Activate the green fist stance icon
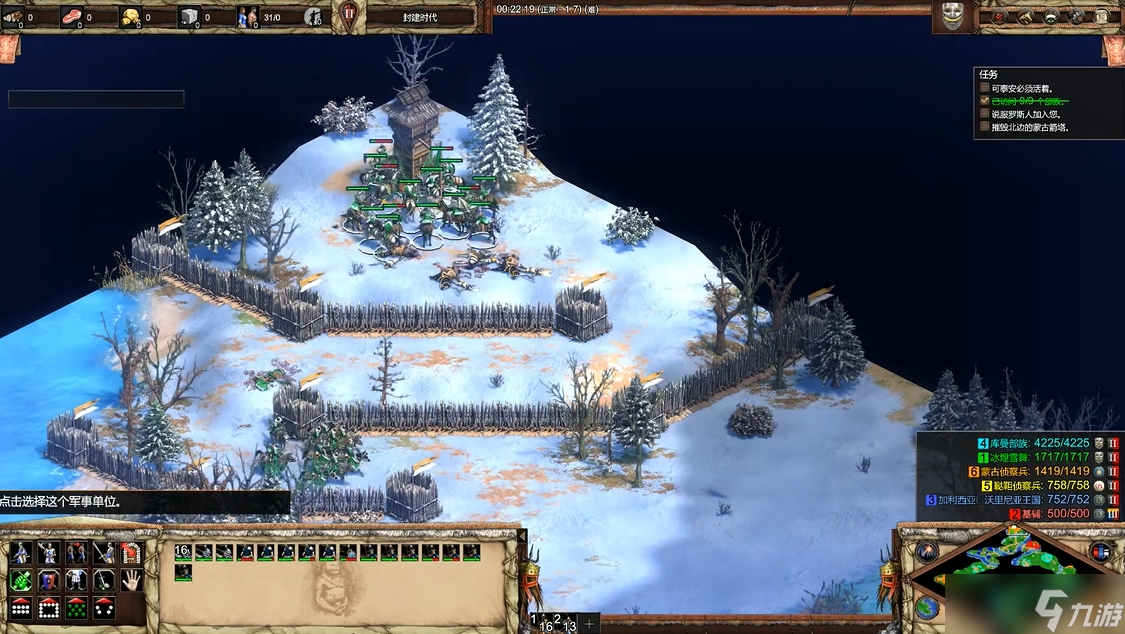This screenshot has height=634, width=1125. pos(20,580)
